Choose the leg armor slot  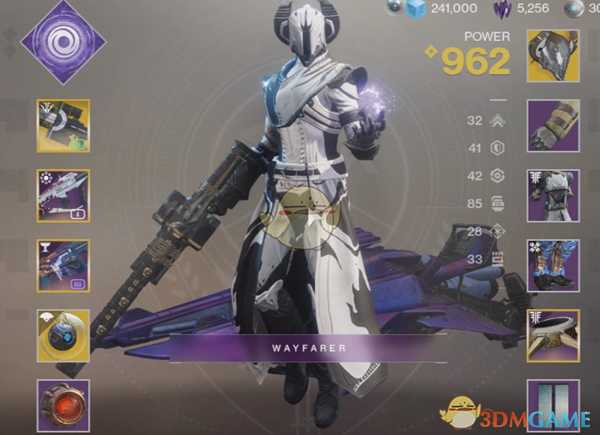[x=553, y=265]
